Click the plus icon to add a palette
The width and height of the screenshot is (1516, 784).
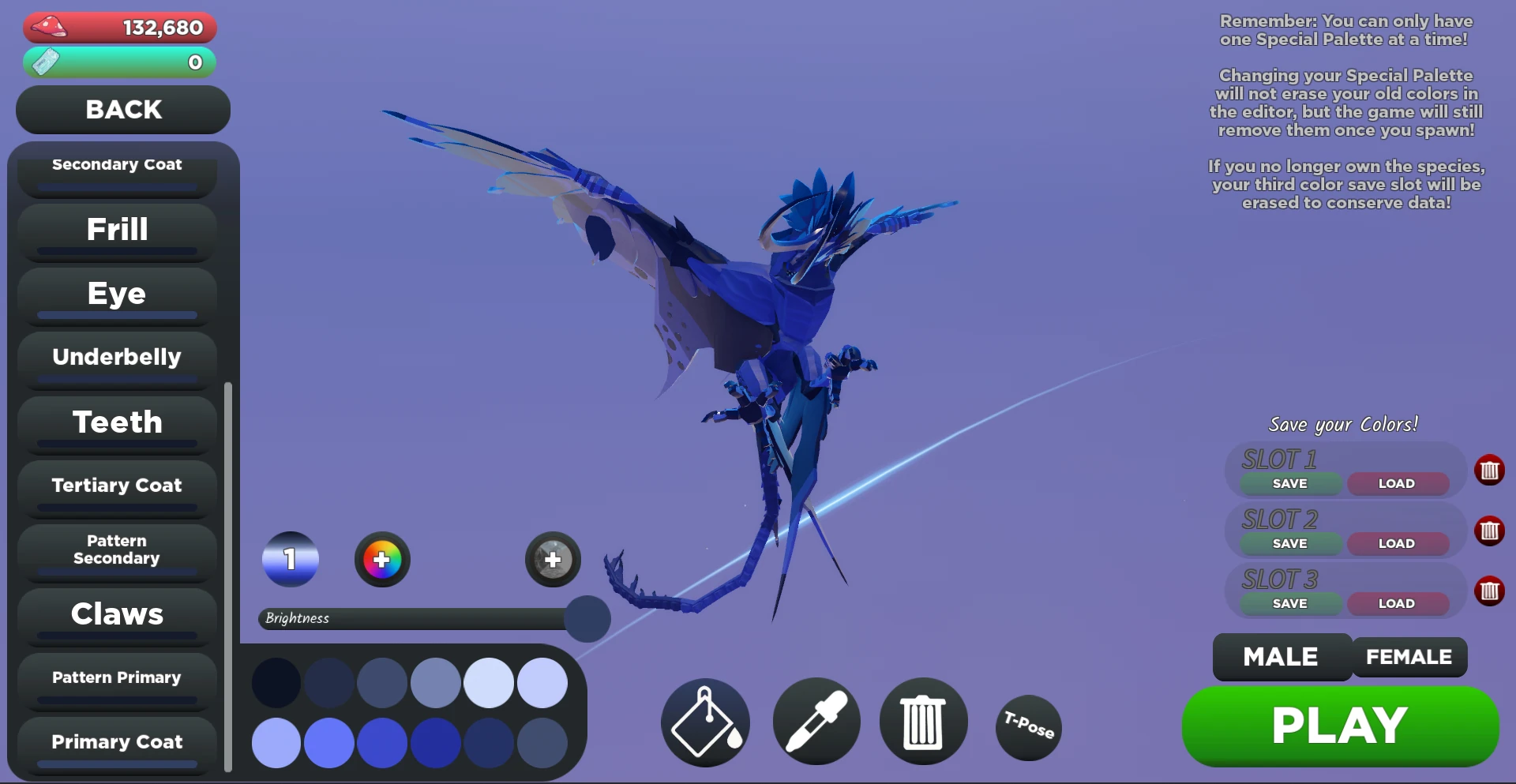(552, 559)
